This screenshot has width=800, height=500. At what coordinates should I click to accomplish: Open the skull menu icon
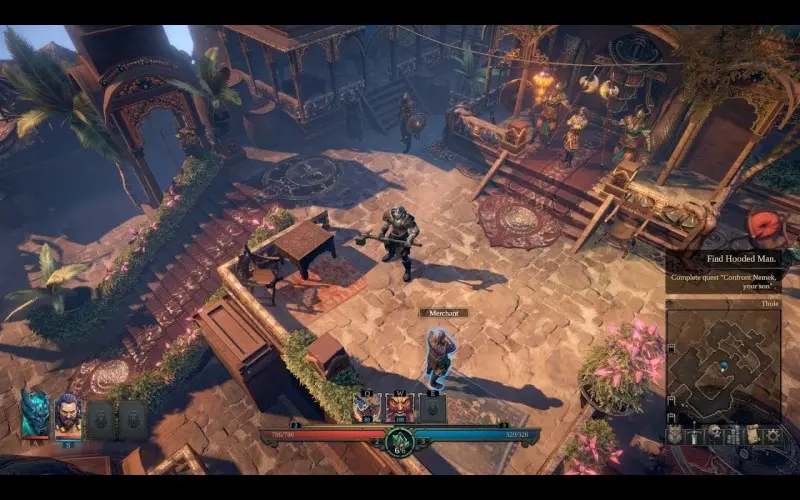click(x=715, y=435)
